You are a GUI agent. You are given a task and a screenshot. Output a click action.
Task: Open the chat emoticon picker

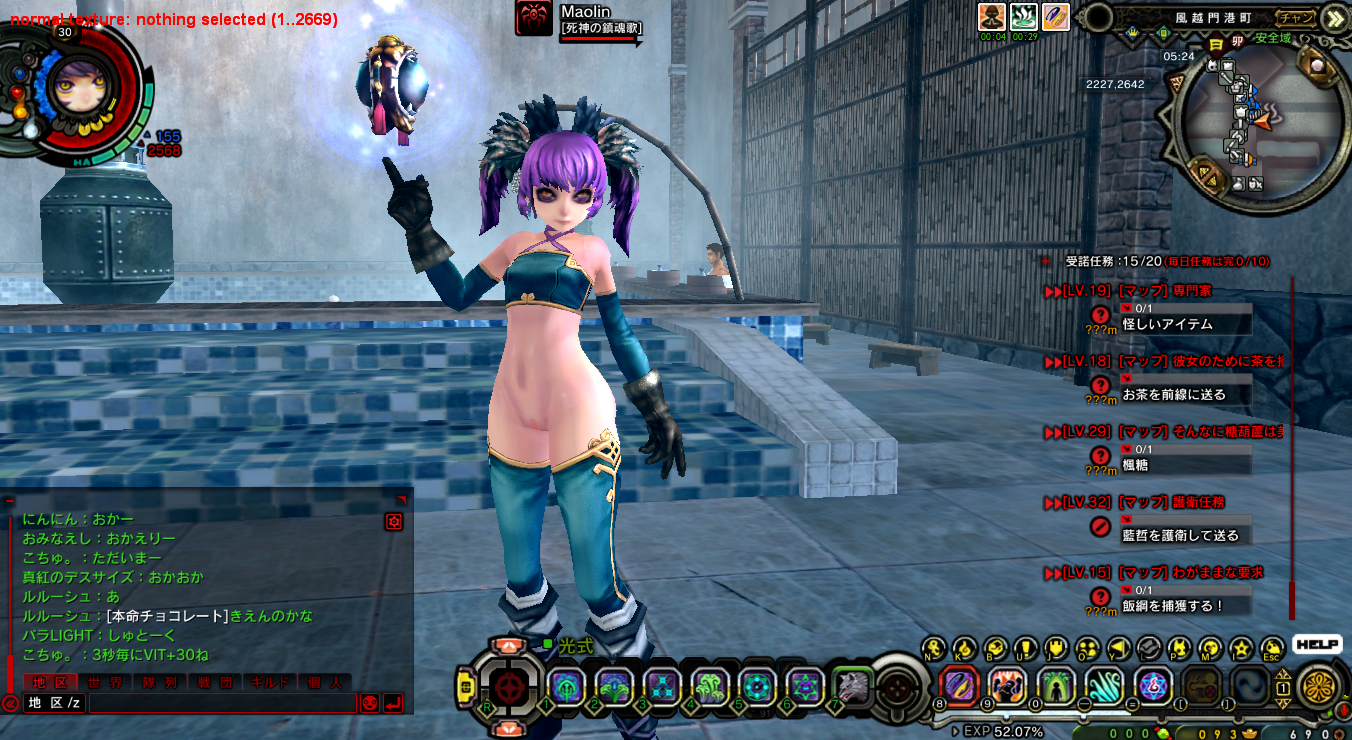(x=370, y=703)
